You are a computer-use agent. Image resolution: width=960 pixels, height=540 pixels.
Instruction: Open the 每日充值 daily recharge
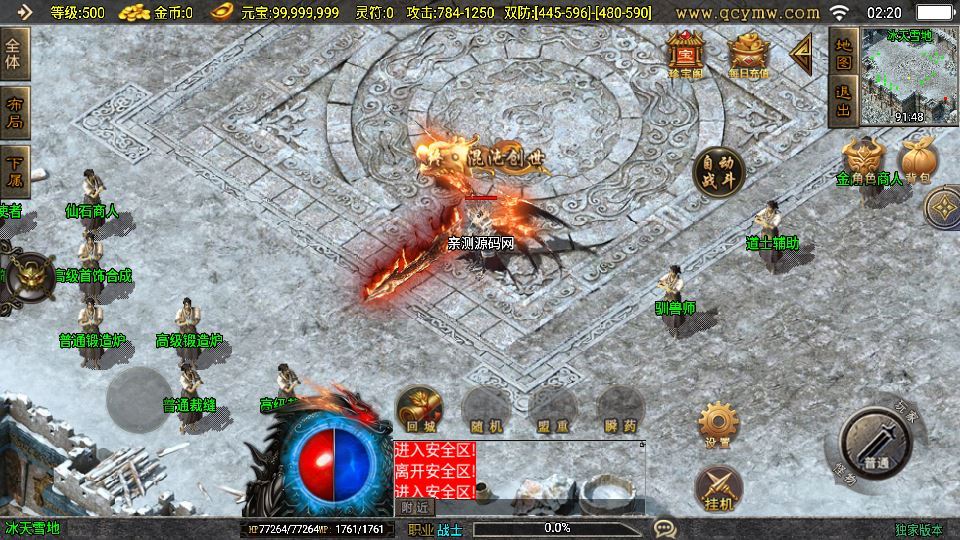click(x=748, y=55)
